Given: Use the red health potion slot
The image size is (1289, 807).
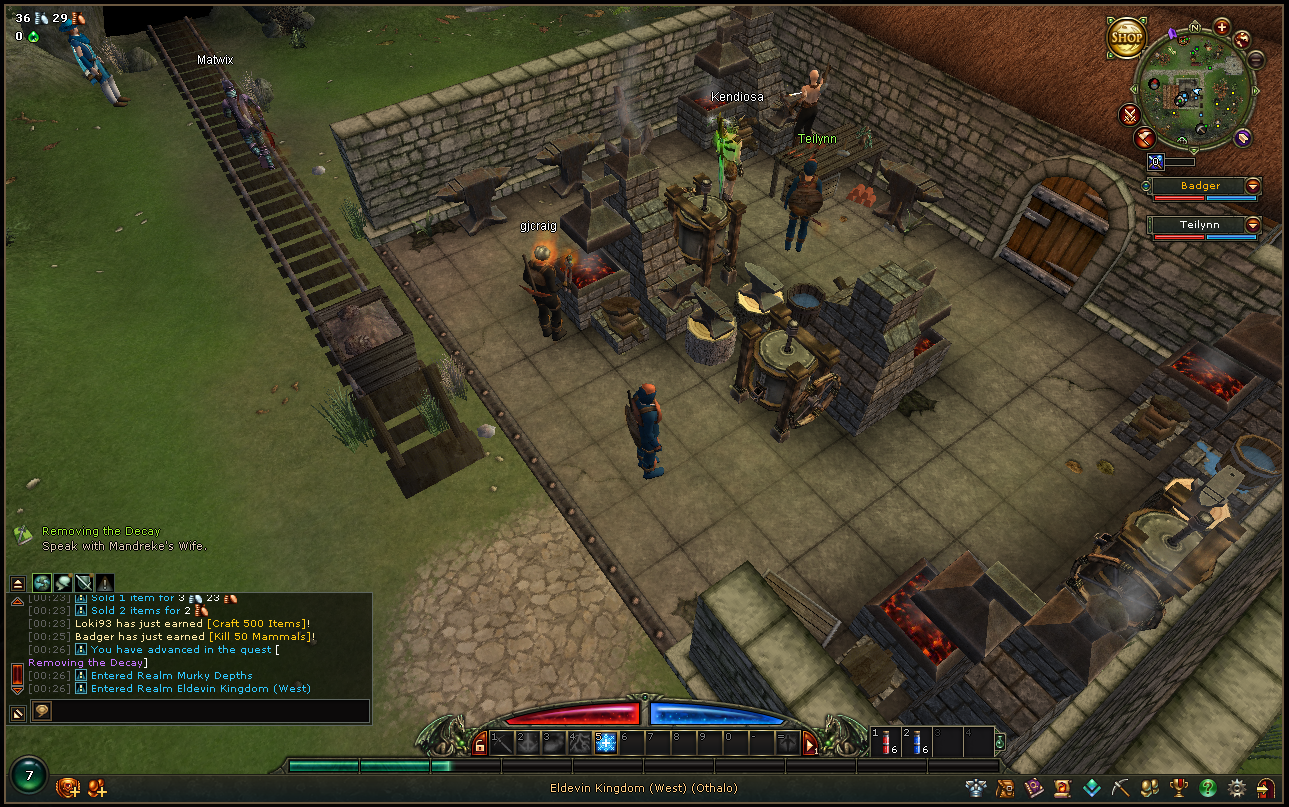Looking at the screenshot, I should coord(884,742).
